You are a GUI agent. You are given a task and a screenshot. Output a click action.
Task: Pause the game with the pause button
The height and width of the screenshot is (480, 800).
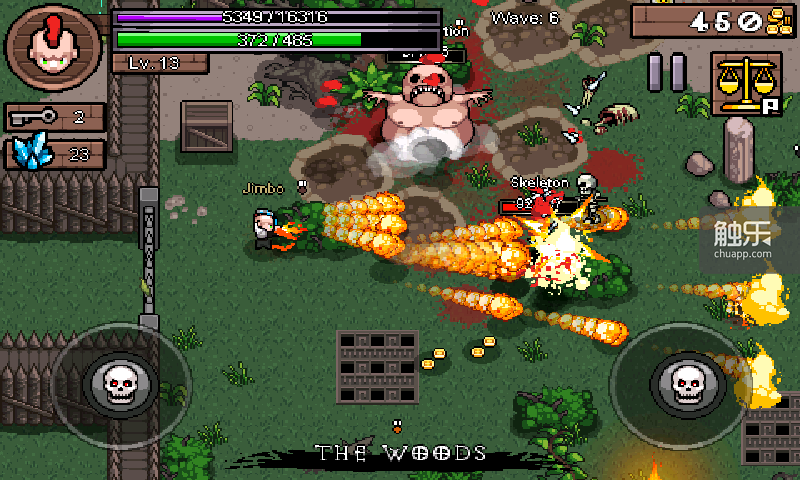click(667, 73)
